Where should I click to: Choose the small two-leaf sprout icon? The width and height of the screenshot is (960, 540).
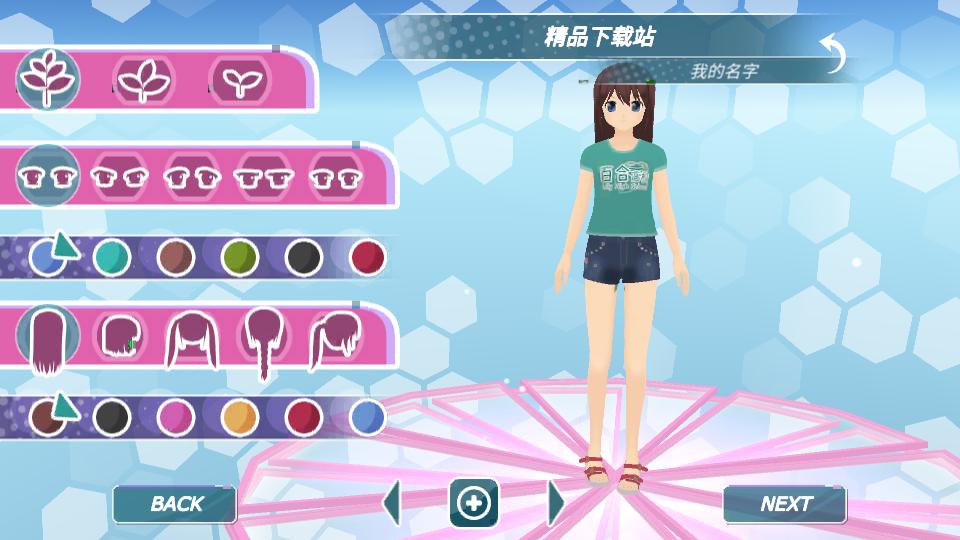coord(238,77)
